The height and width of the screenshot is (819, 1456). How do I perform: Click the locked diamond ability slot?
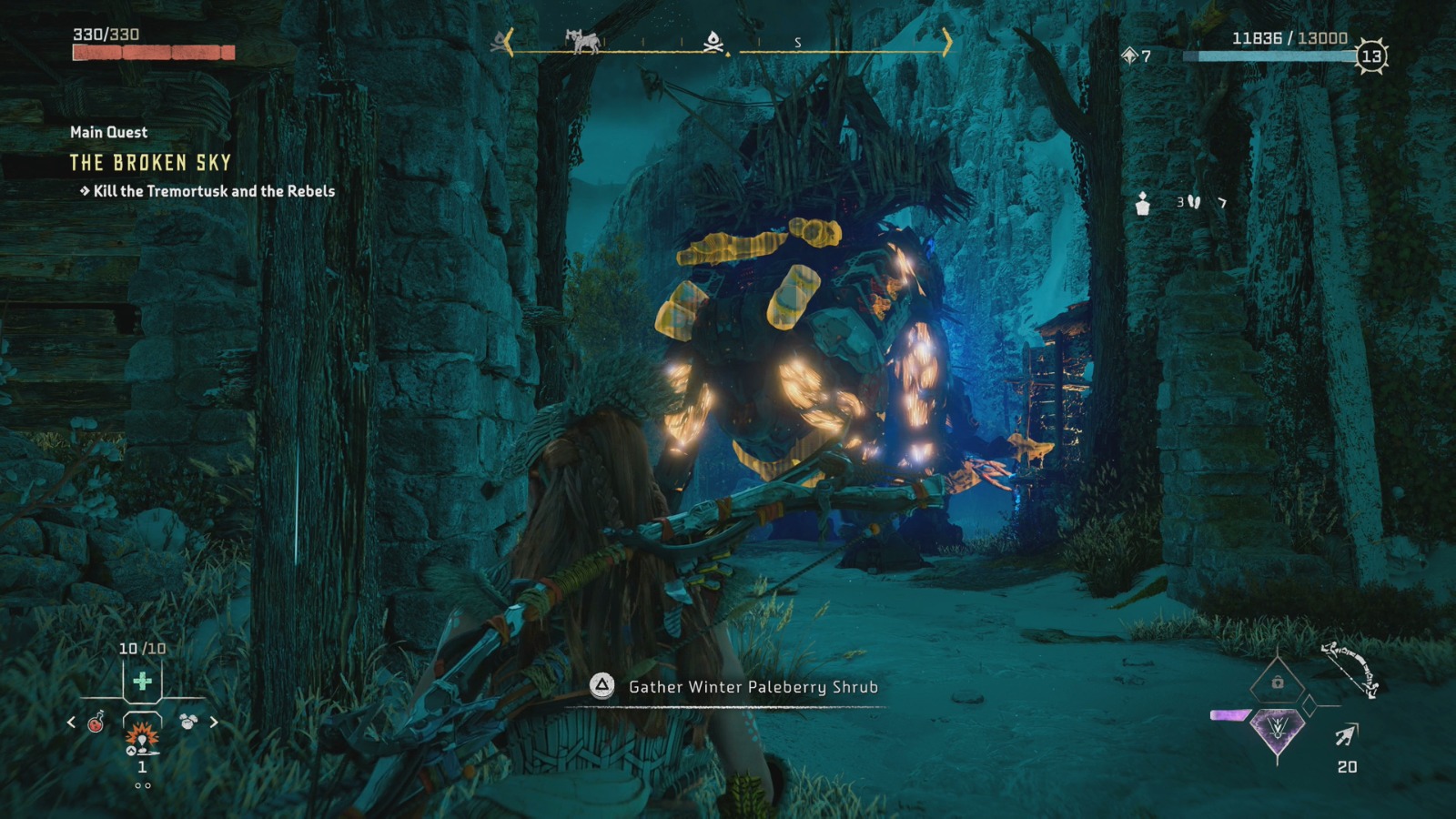coord(1277,682)
